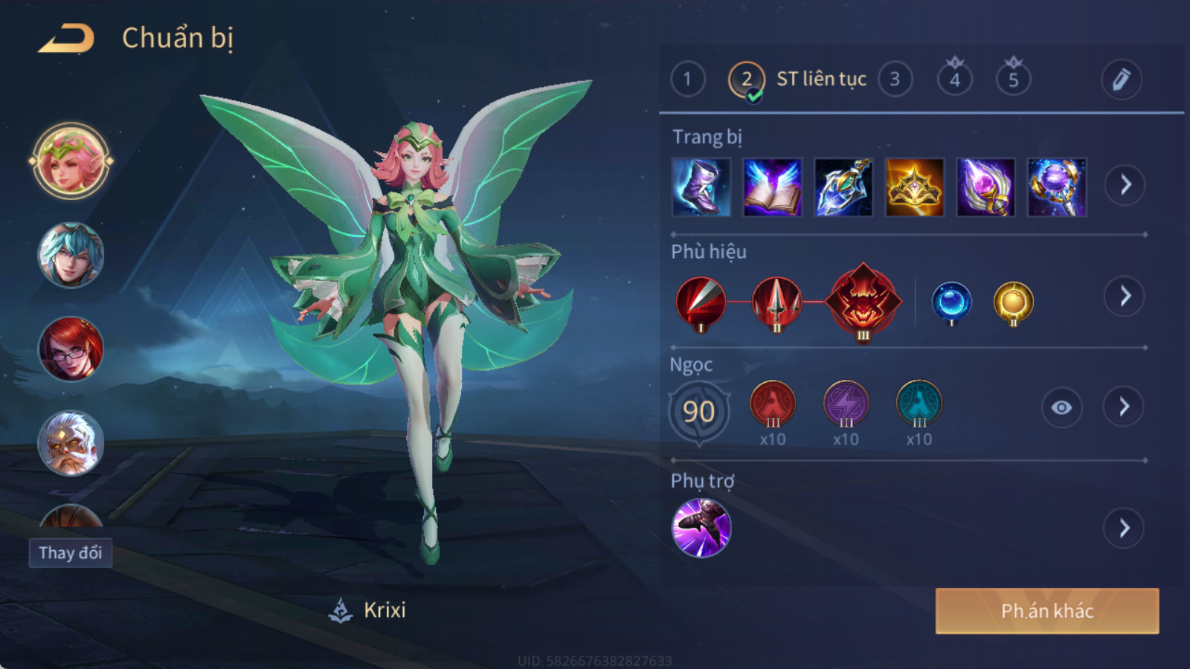Select the red demon mask badge
The width and height of the screenshot is (1190, 669).
coord(864,301)
